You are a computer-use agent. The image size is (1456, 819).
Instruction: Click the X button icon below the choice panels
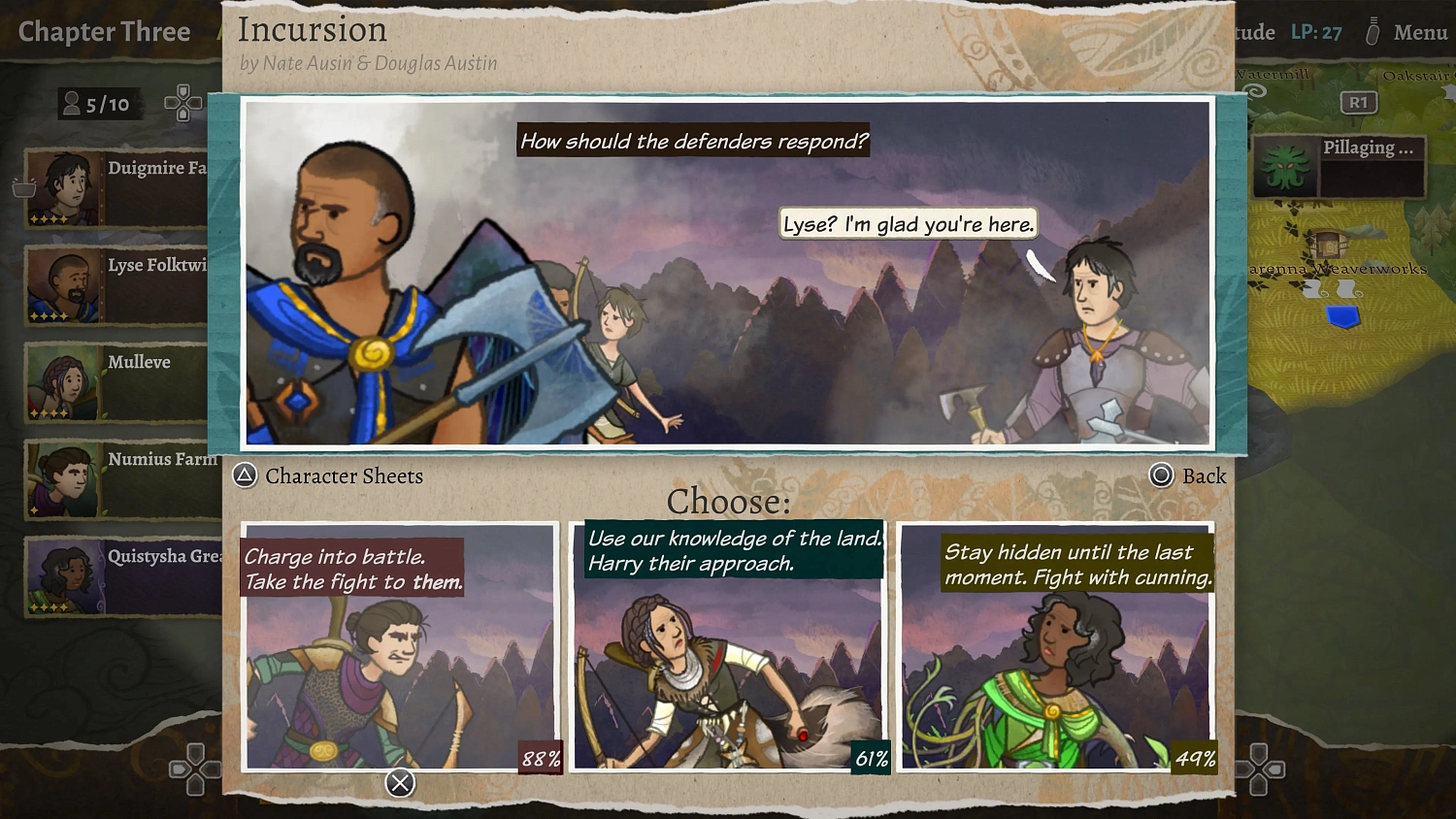[400, 784]
